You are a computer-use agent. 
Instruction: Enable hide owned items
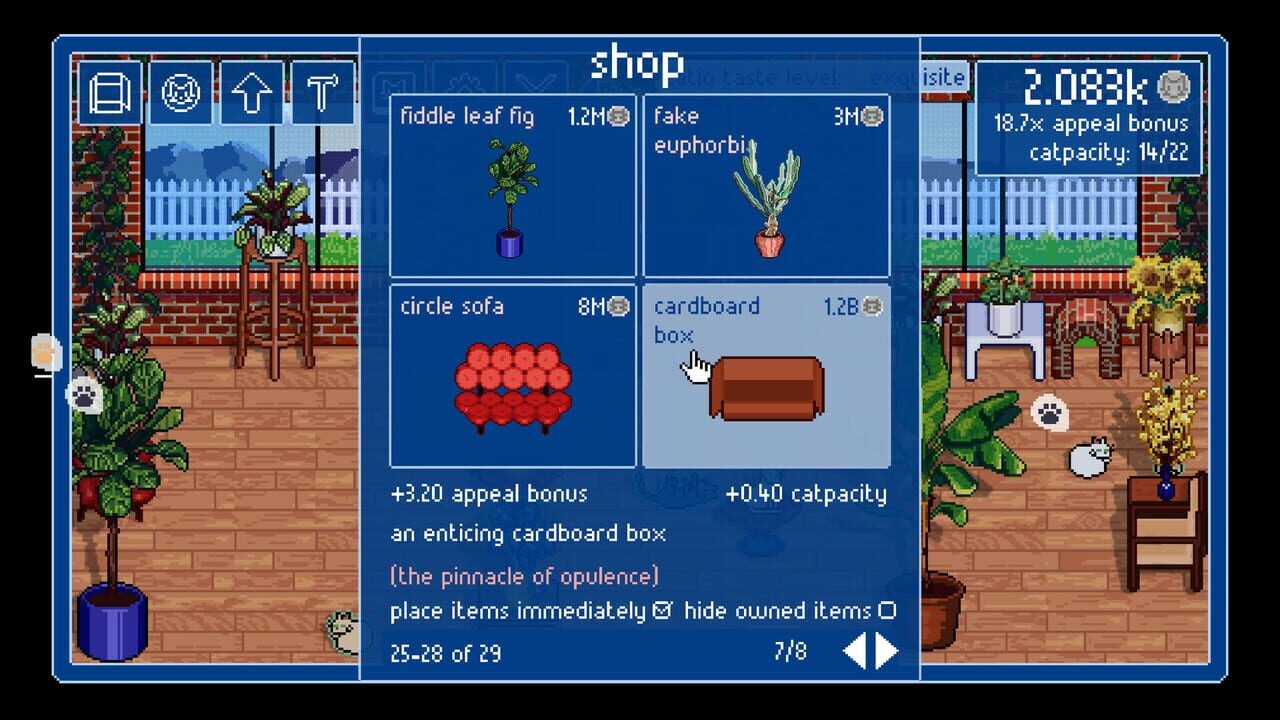pyautogui.click(x=888, y=608)
